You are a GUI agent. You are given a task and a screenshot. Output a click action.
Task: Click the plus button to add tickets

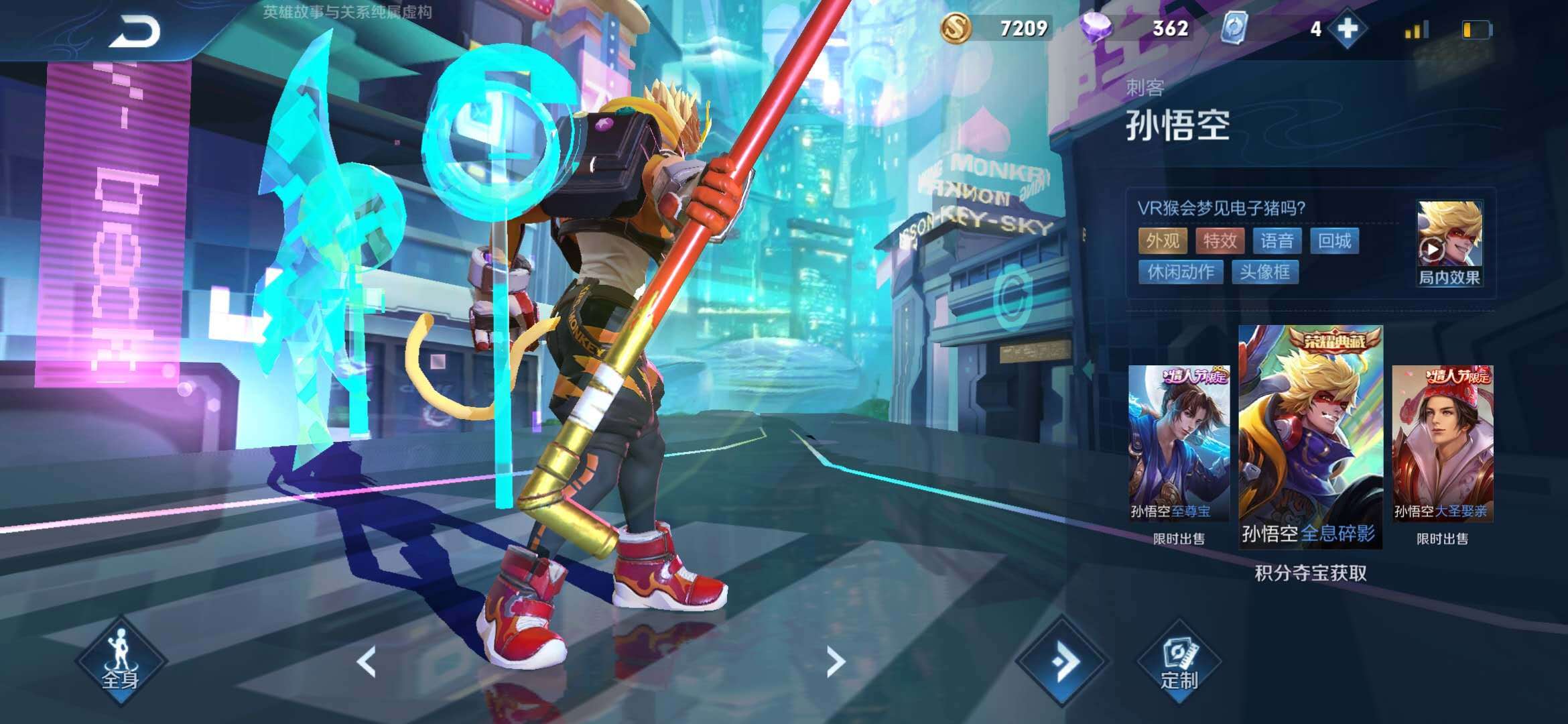coord(1348,29)
